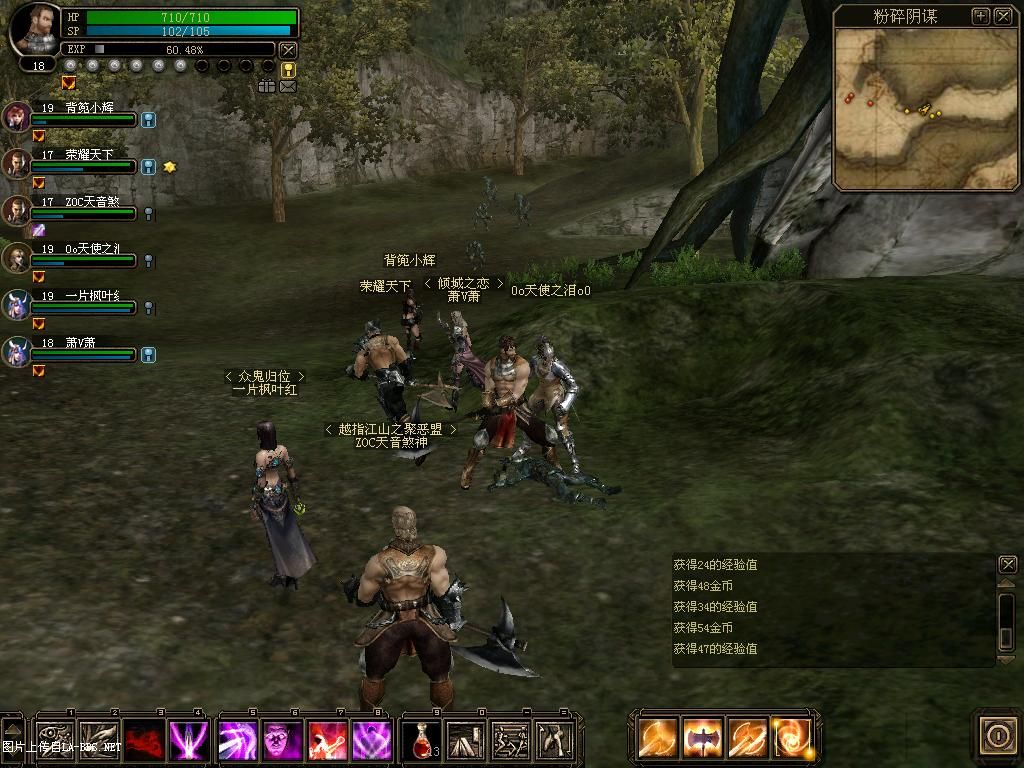Screen dimensions: 1024x768
Task: Select the level 18 party member 萧V萧
Action: [x=17, y=351]
